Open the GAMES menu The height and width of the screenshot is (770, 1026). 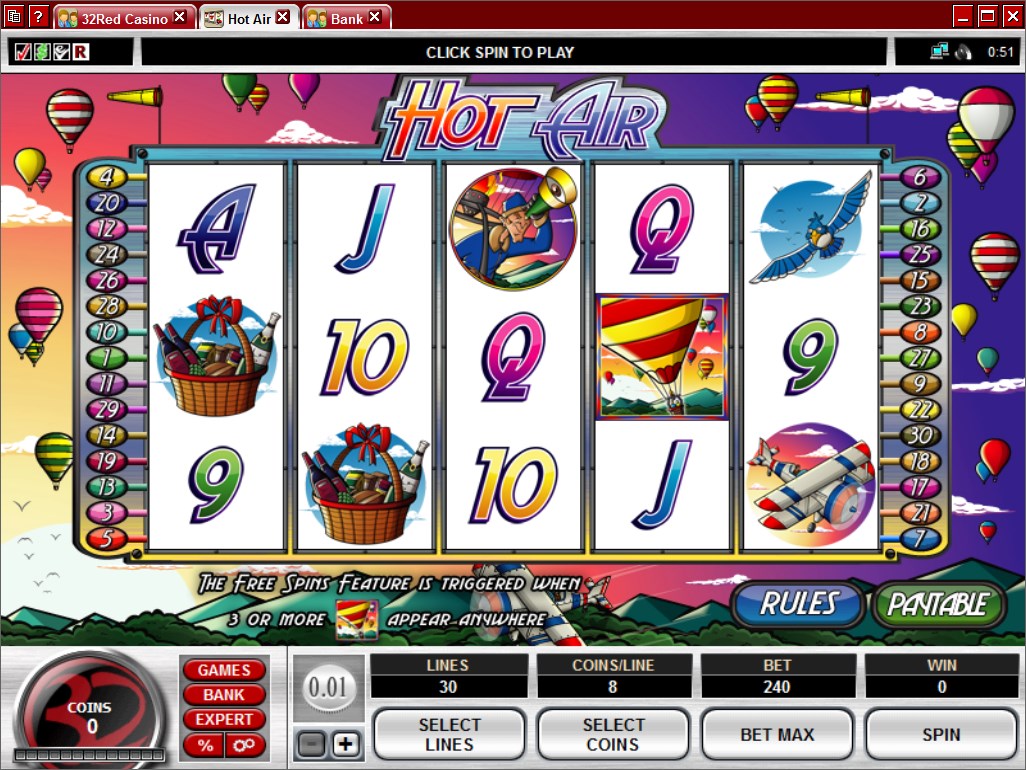(x=223, y=670)
